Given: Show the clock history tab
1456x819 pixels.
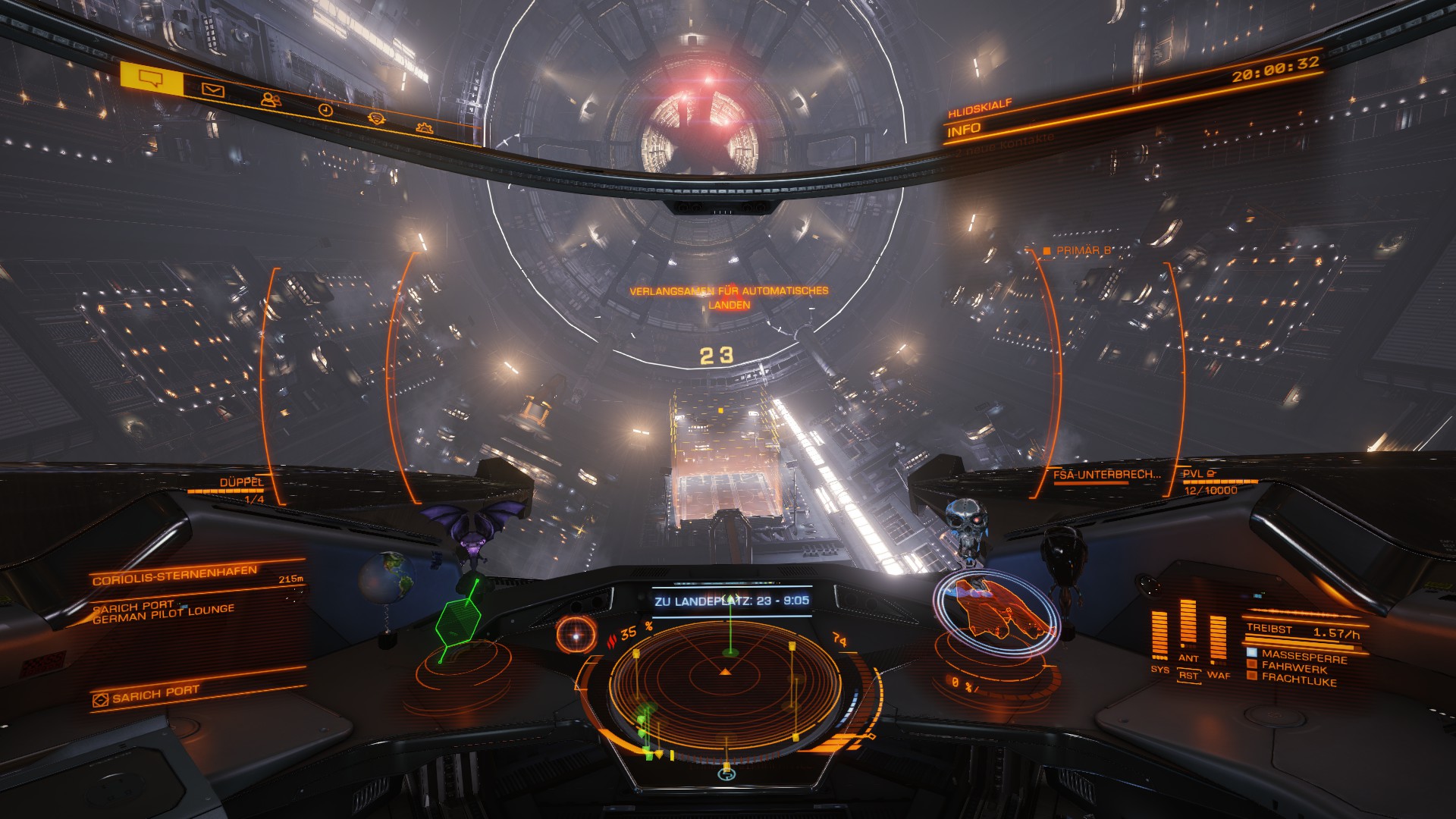Looking at the screenshot, I should 325,109.
